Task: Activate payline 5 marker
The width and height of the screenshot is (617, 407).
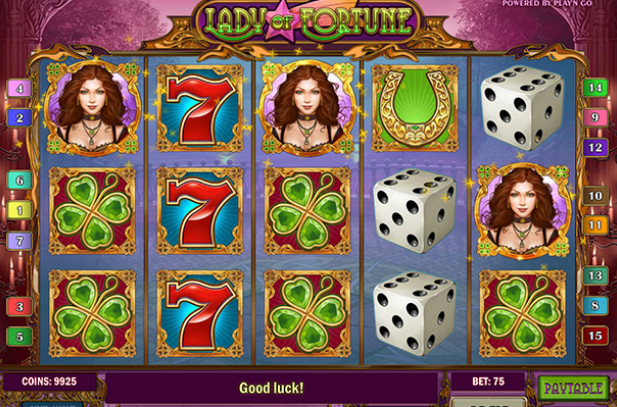Action: (x=19, y=336)
